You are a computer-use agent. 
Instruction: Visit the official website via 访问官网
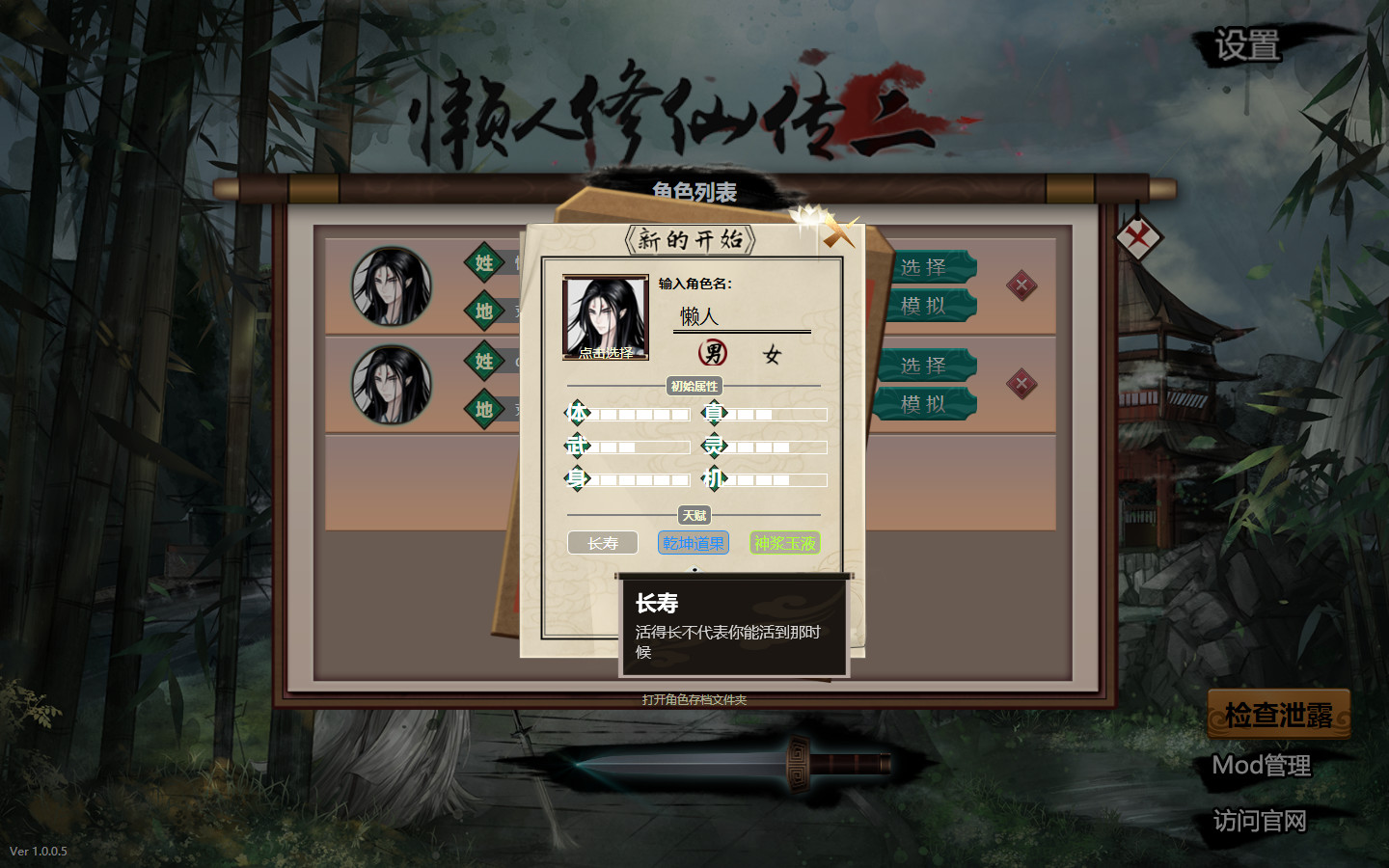tap(1261, 820)
